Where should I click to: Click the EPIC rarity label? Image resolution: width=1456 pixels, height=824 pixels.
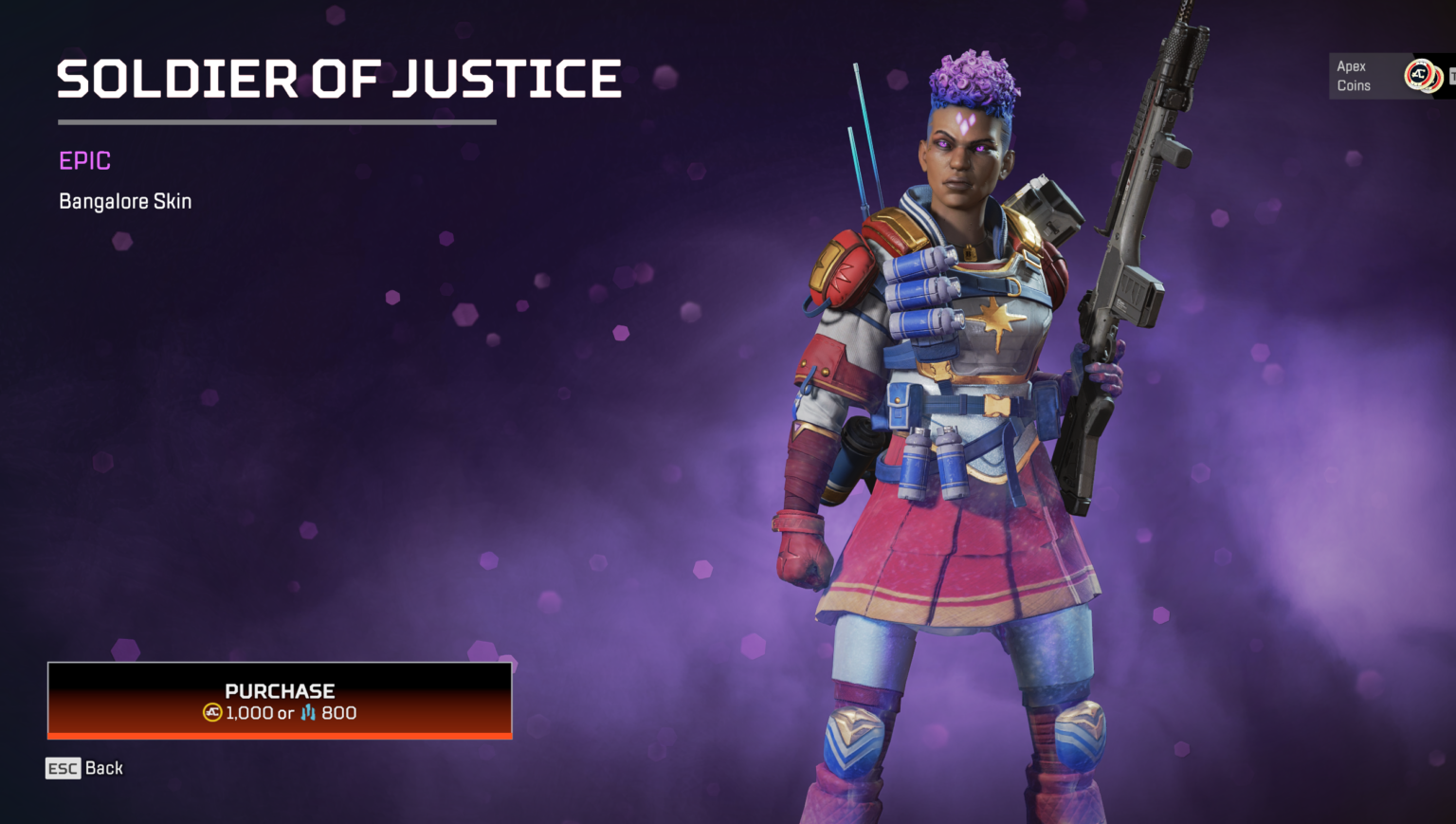pos(83,160)
